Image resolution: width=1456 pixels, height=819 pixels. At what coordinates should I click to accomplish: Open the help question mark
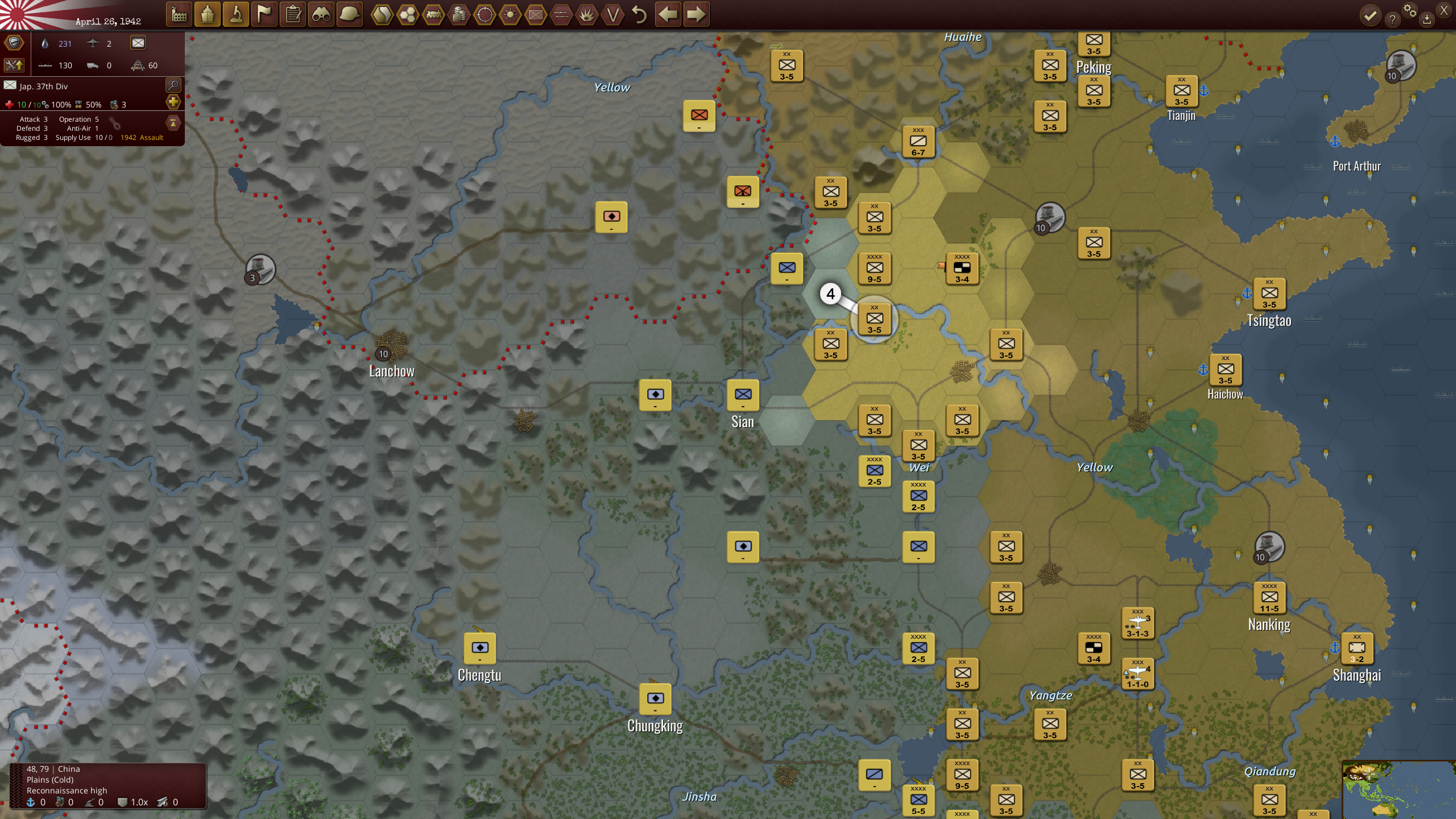1393,19
